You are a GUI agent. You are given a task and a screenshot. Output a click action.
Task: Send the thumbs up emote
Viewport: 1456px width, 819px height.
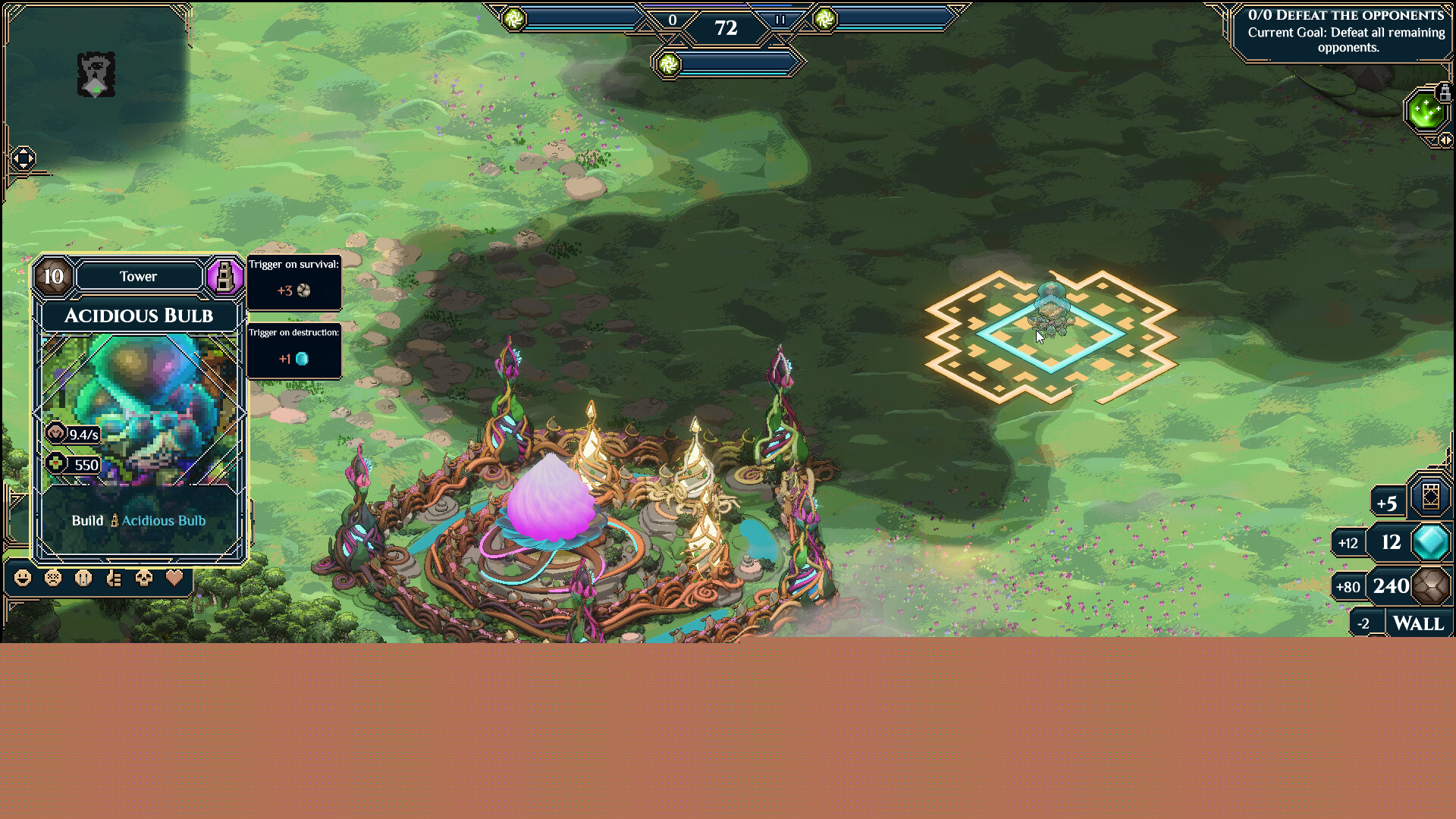(114, 579)
